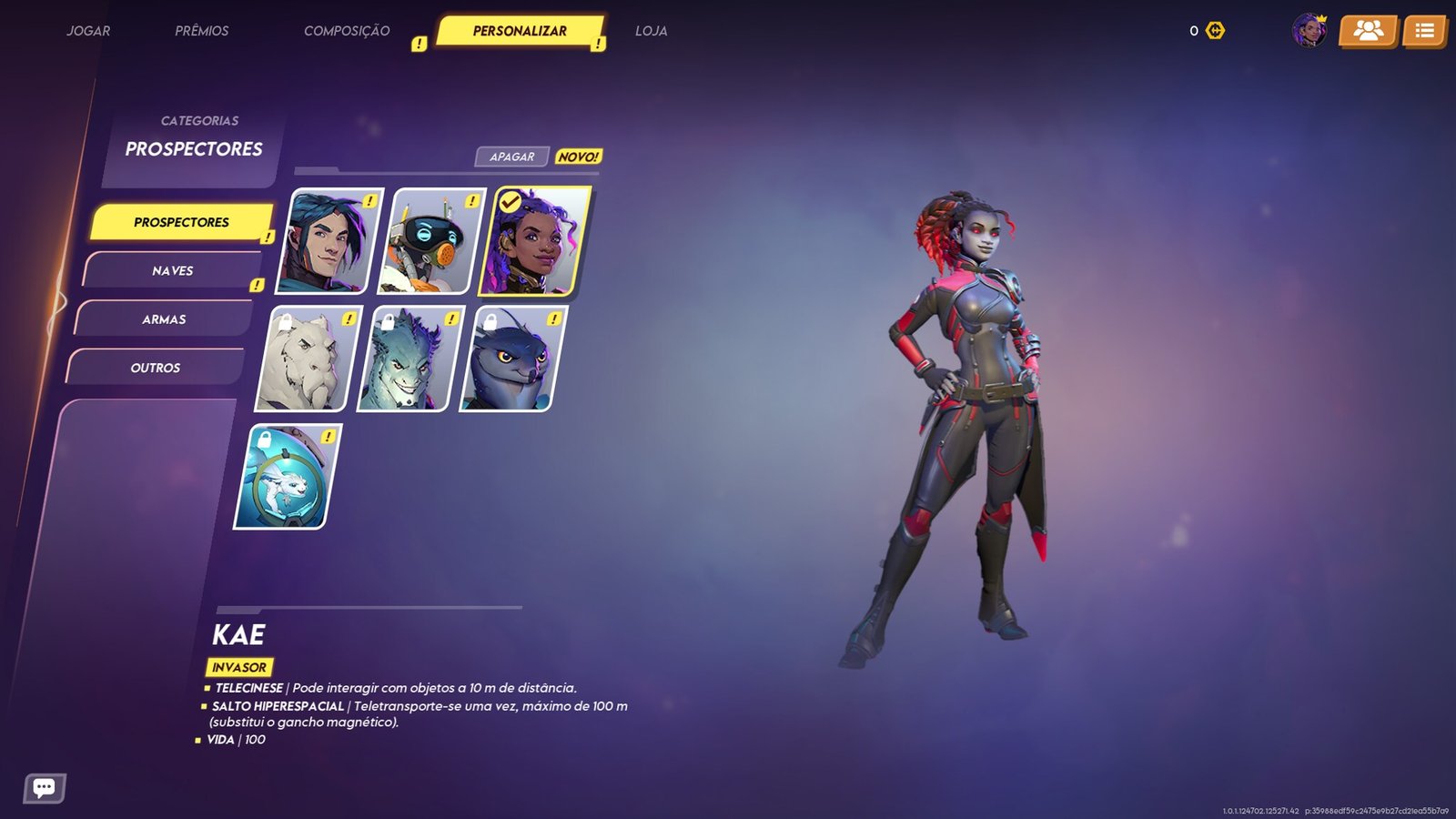Open the chat speech bubble

44,787
